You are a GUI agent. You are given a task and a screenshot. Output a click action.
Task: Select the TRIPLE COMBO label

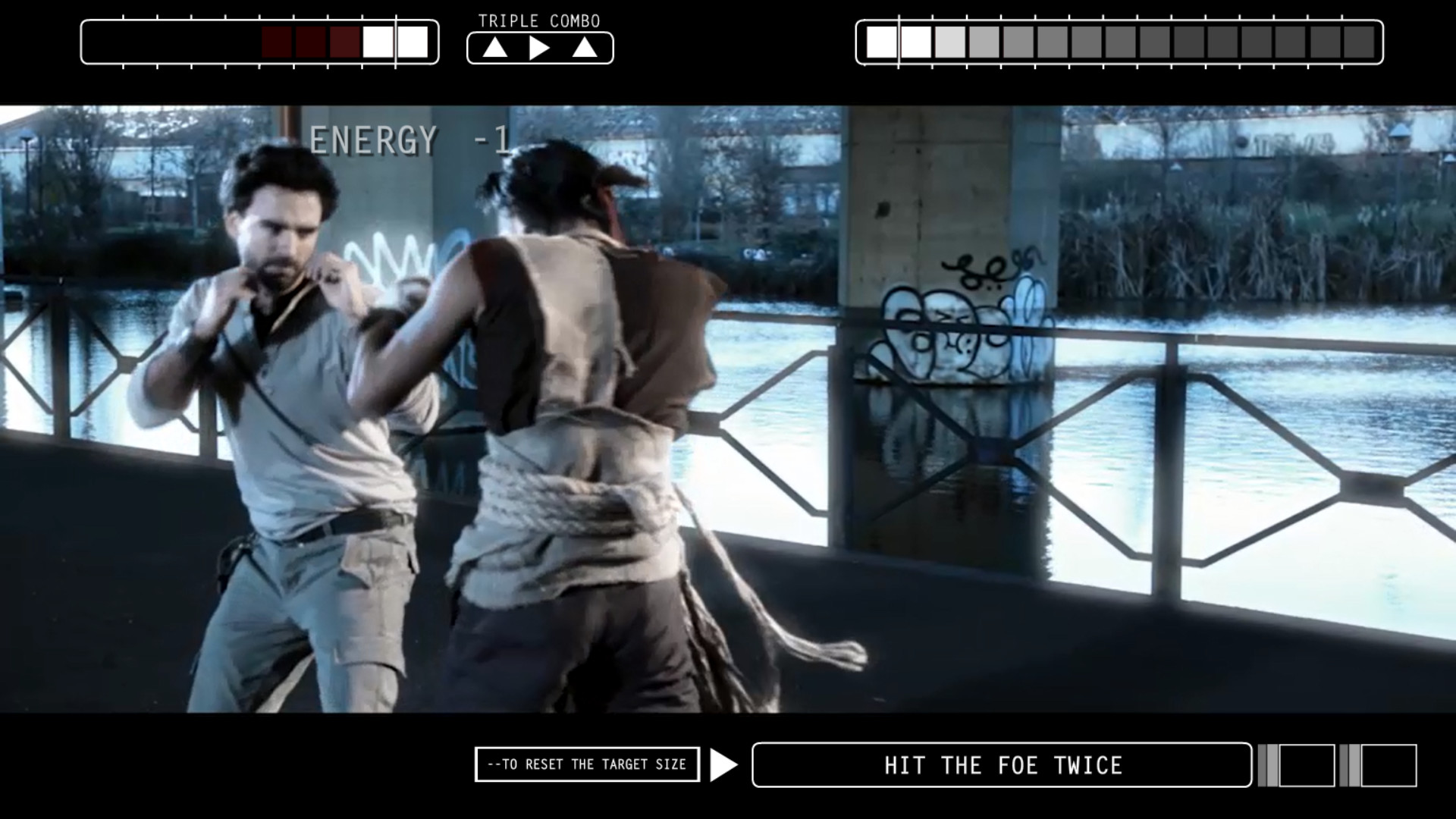click(539, 21)
